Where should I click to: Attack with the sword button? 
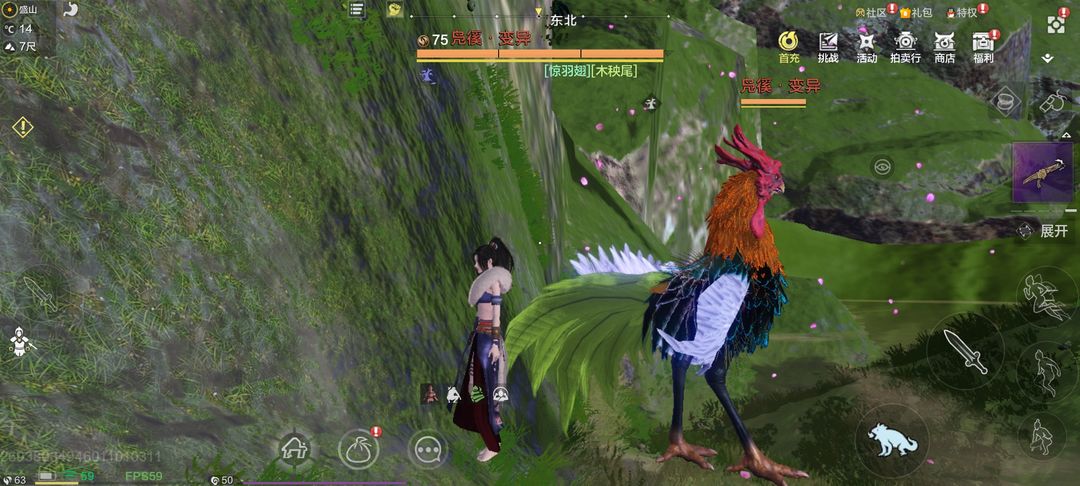click(964, 352)
